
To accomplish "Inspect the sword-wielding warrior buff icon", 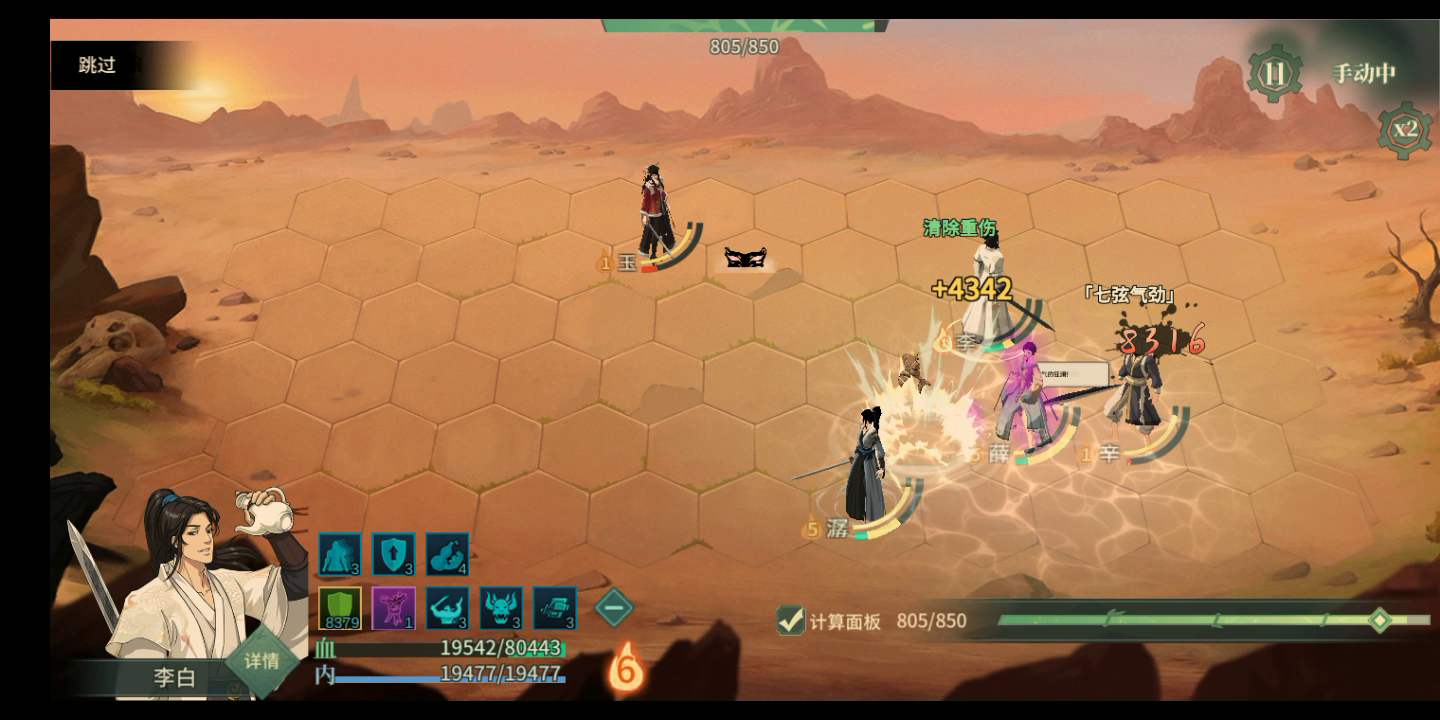I will (448, 608).
